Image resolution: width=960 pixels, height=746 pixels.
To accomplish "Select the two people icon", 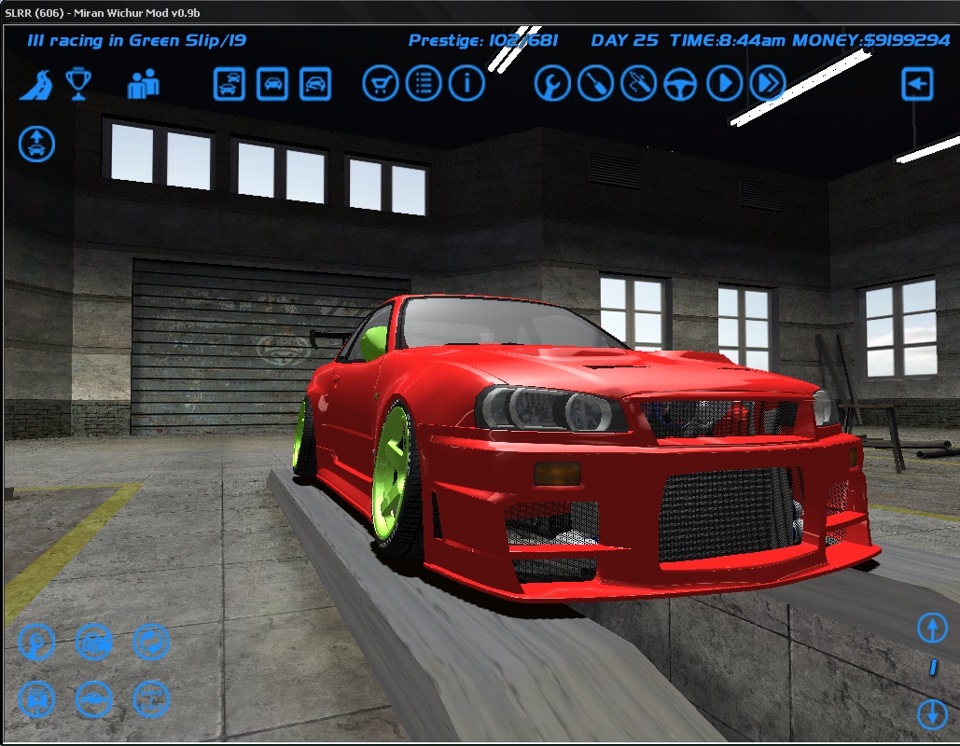I will (x=143, y=84).
